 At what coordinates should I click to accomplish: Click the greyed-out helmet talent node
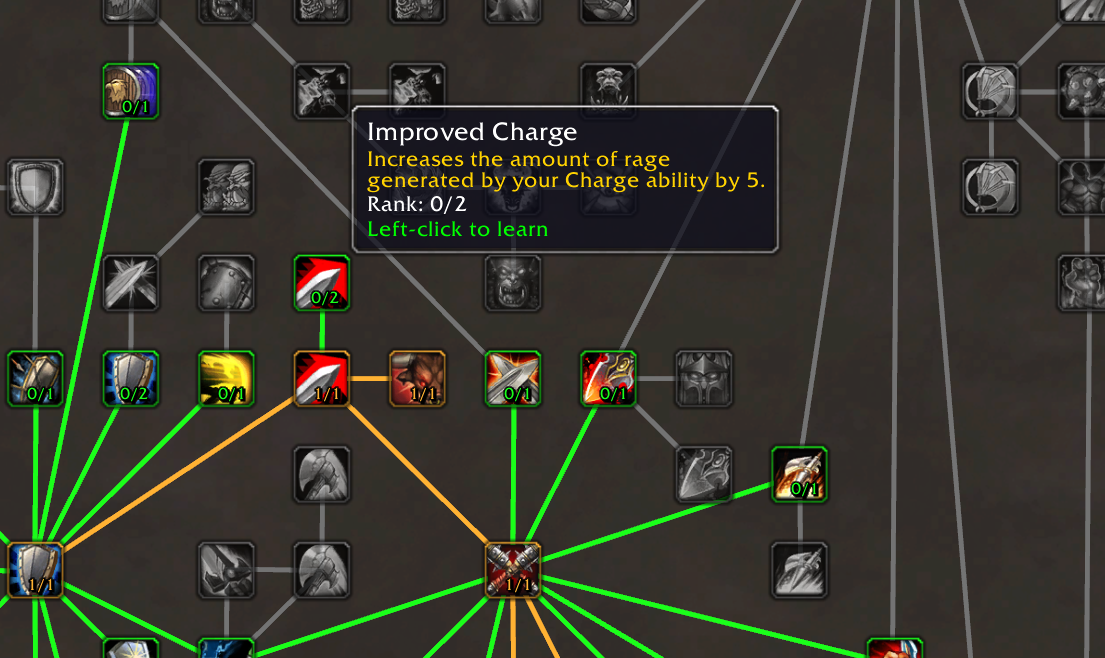[704, 379]
